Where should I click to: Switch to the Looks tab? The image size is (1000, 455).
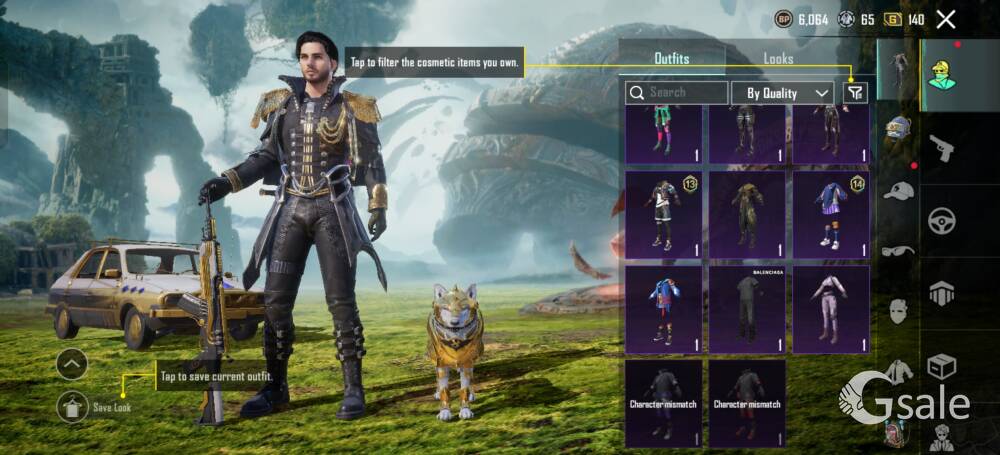pyautogui.click(x=778, y=59)
